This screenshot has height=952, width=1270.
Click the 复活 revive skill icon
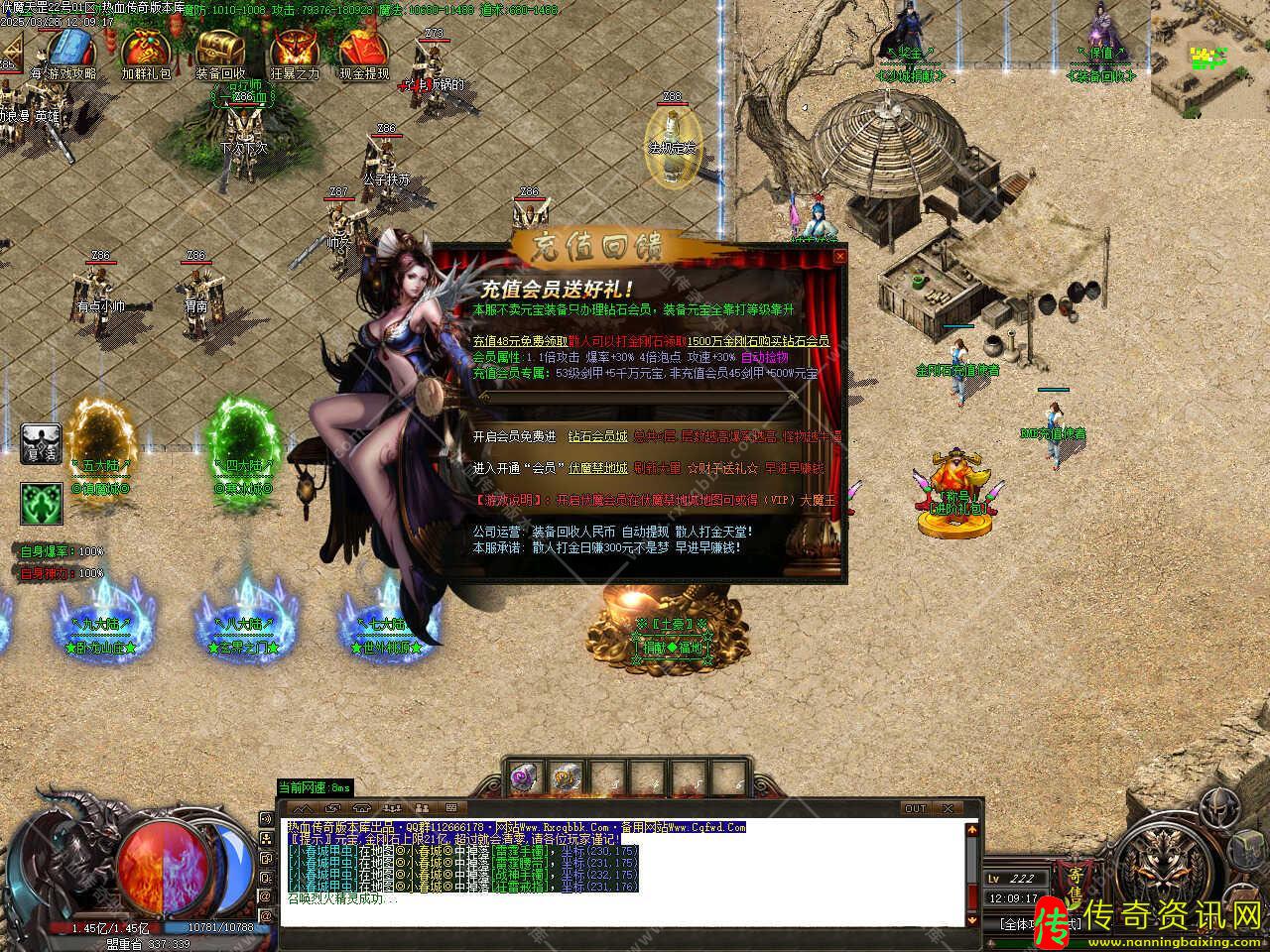(41, 443)
